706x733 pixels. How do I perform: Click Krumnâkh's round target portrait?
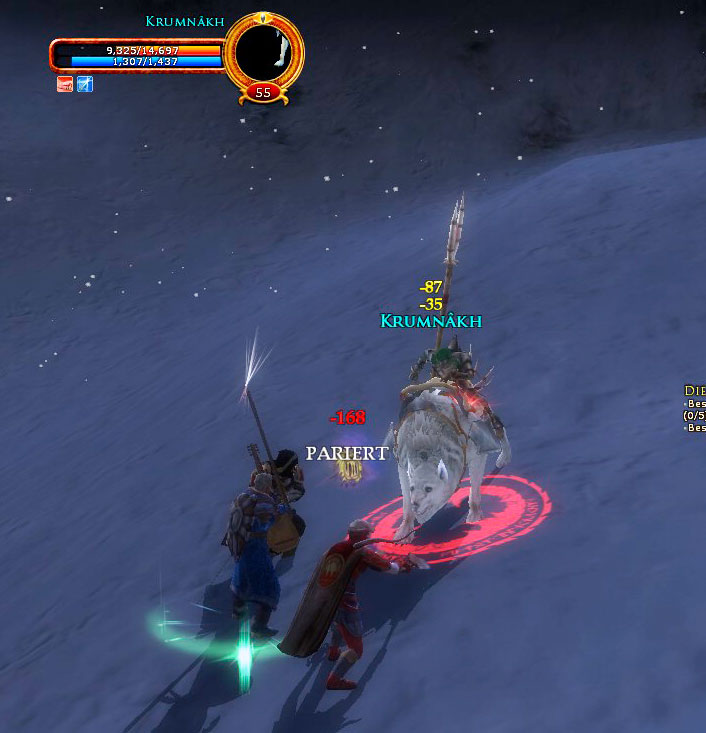pos(264,51)
